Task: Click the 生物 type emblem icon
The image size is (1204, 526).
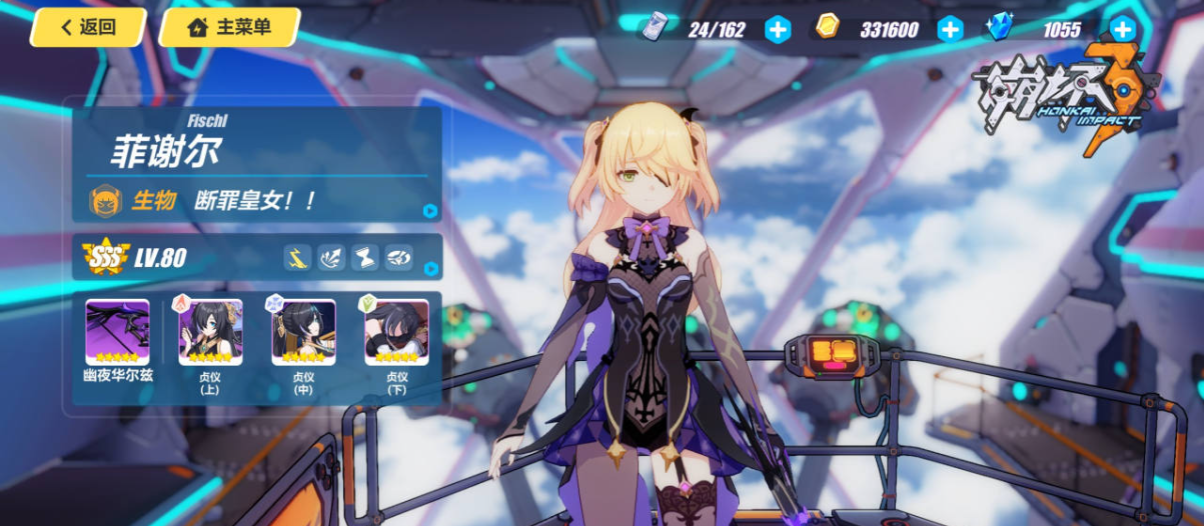Action: point(106,201)
